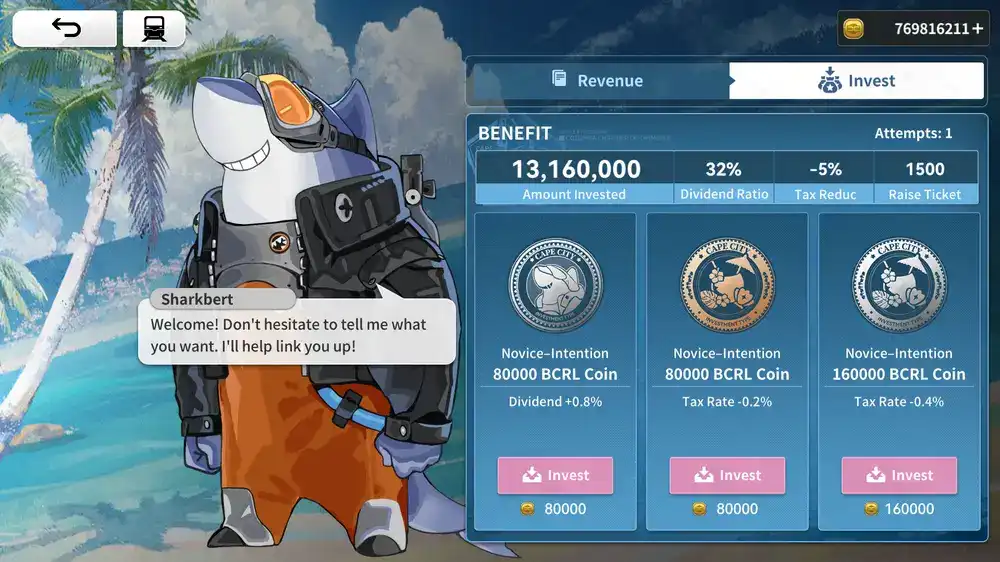This screenshot has width=1000, height=562.
Task: Invest 160000 for Tax Rate -0.4%
Action: pyautogui.click(x=899, y=475)
